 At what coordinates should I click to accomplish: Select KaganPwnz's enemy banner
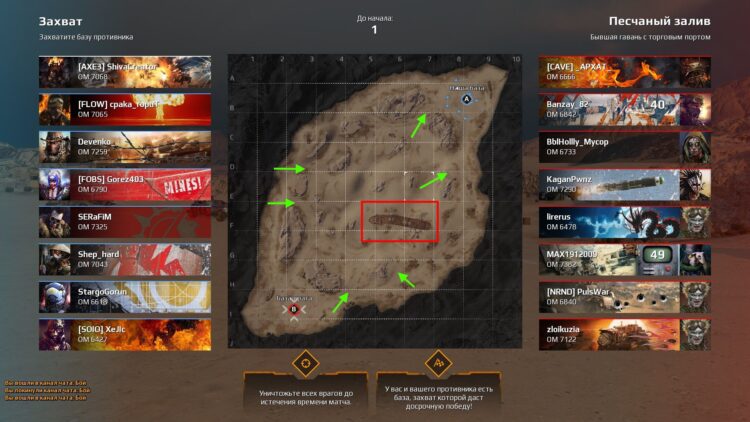[x=624, y=183]
